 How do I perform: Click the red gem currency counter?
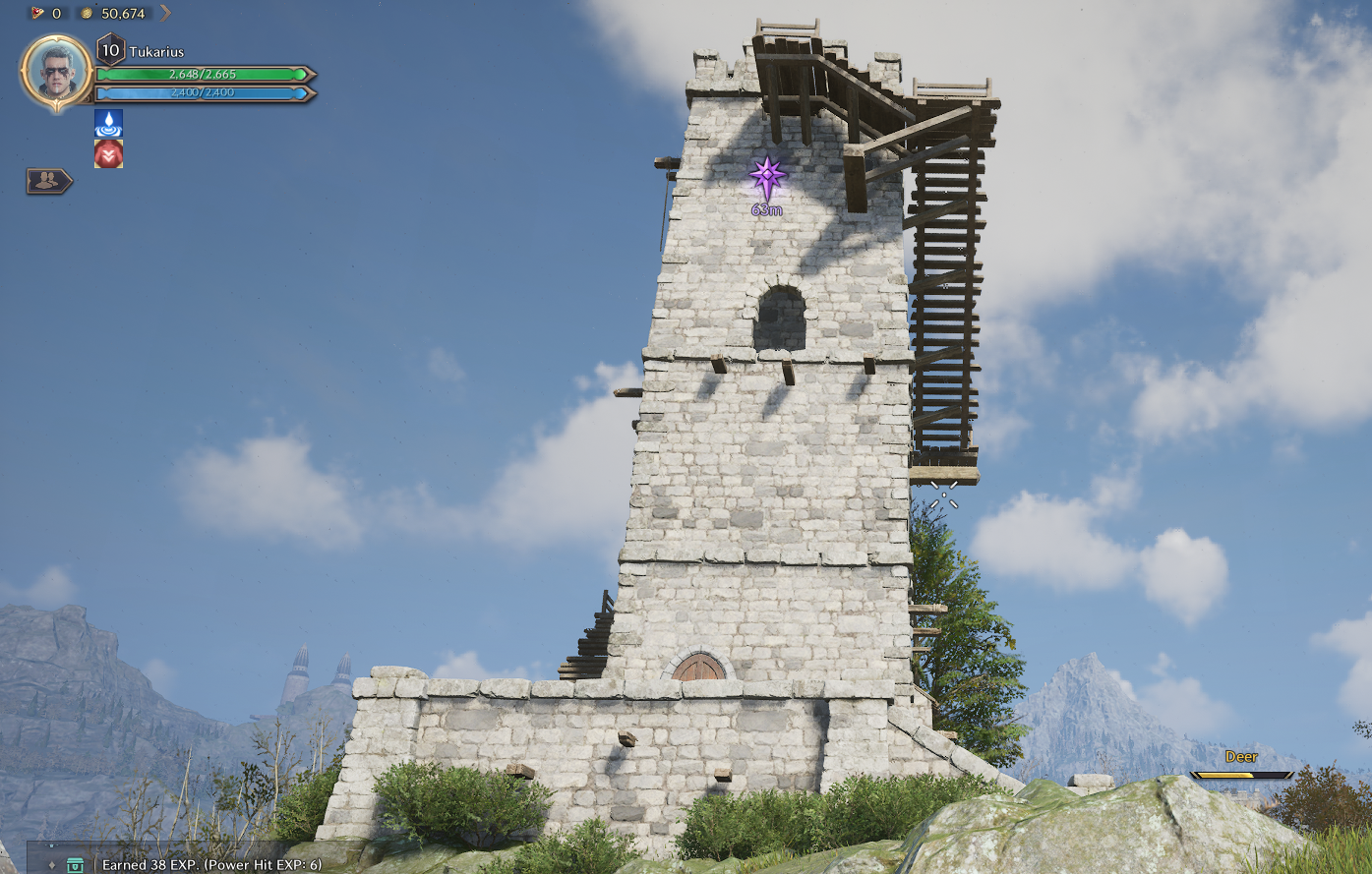pos(45,13)
